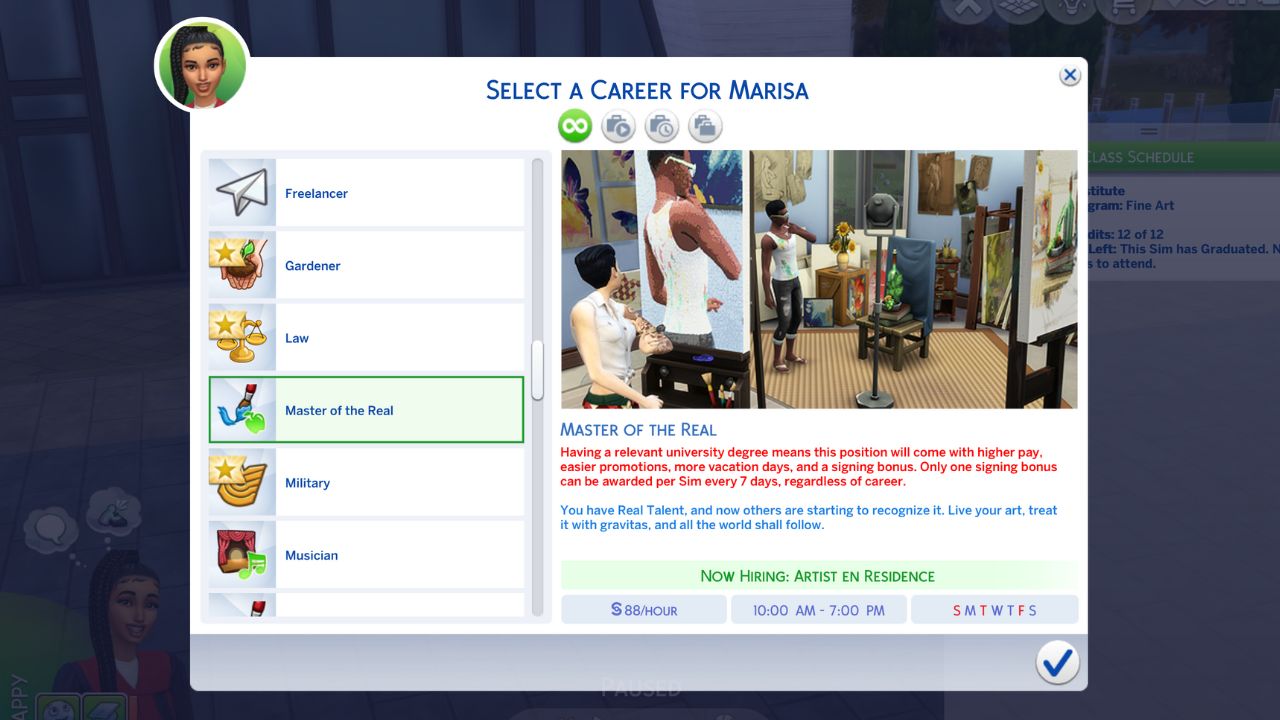The width and height of the screenshot is (1280, 720).
Task: Click the 10:00 AM - 7:00 PM schedule display
Action: click(818, 608)
